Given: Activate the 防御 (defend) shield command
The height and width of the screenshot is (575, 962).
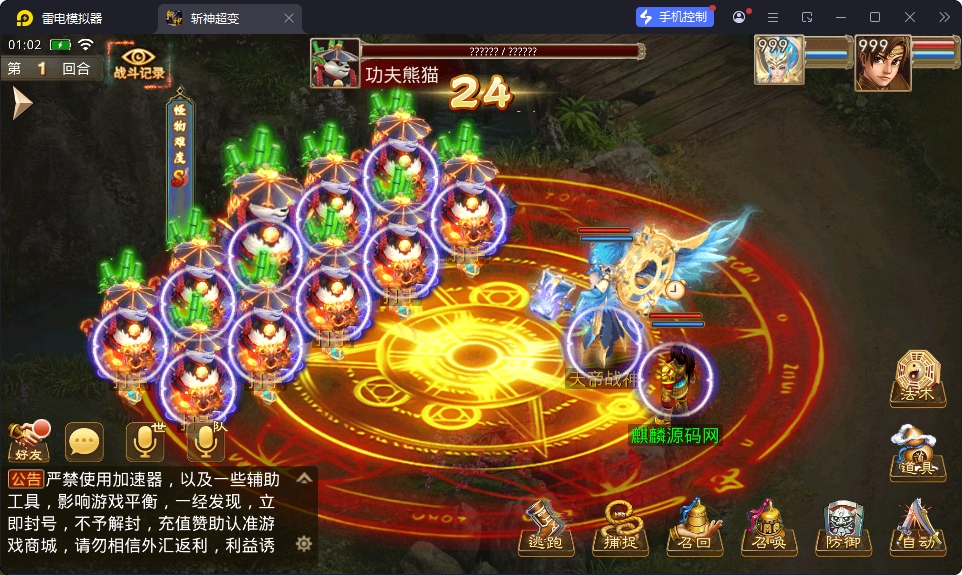Looking at the screenshot, I should point(842,527).
